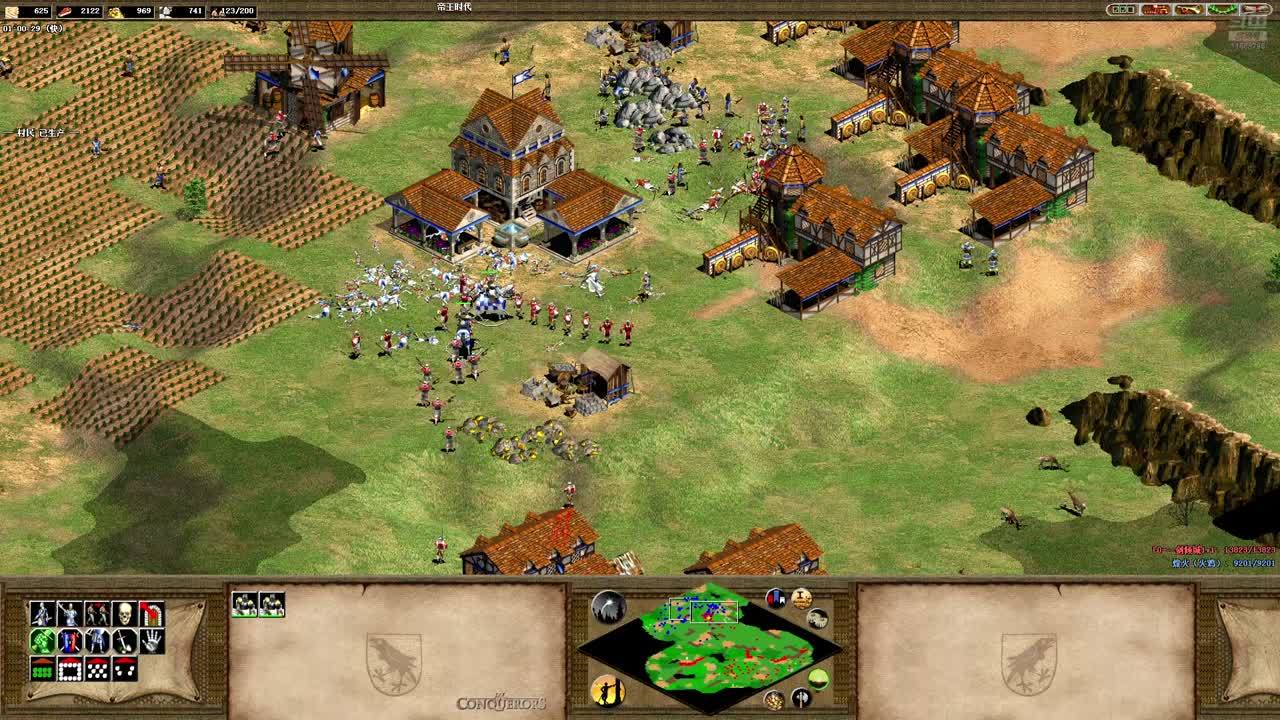Click the axe minimap mode button
This screenshot has width=1280, height=720.
coord(802,697)
